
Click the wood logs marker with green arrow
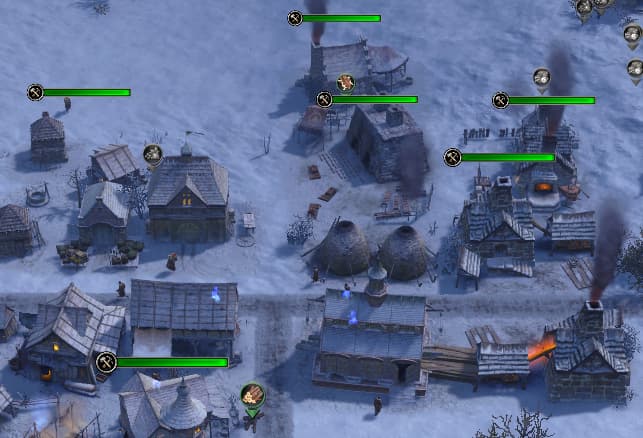click(x=252, y=396)
